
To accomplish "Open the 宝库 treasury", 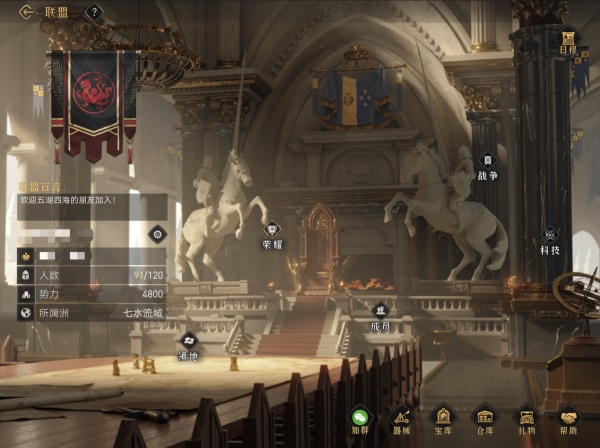I will (x=442, y=420).
